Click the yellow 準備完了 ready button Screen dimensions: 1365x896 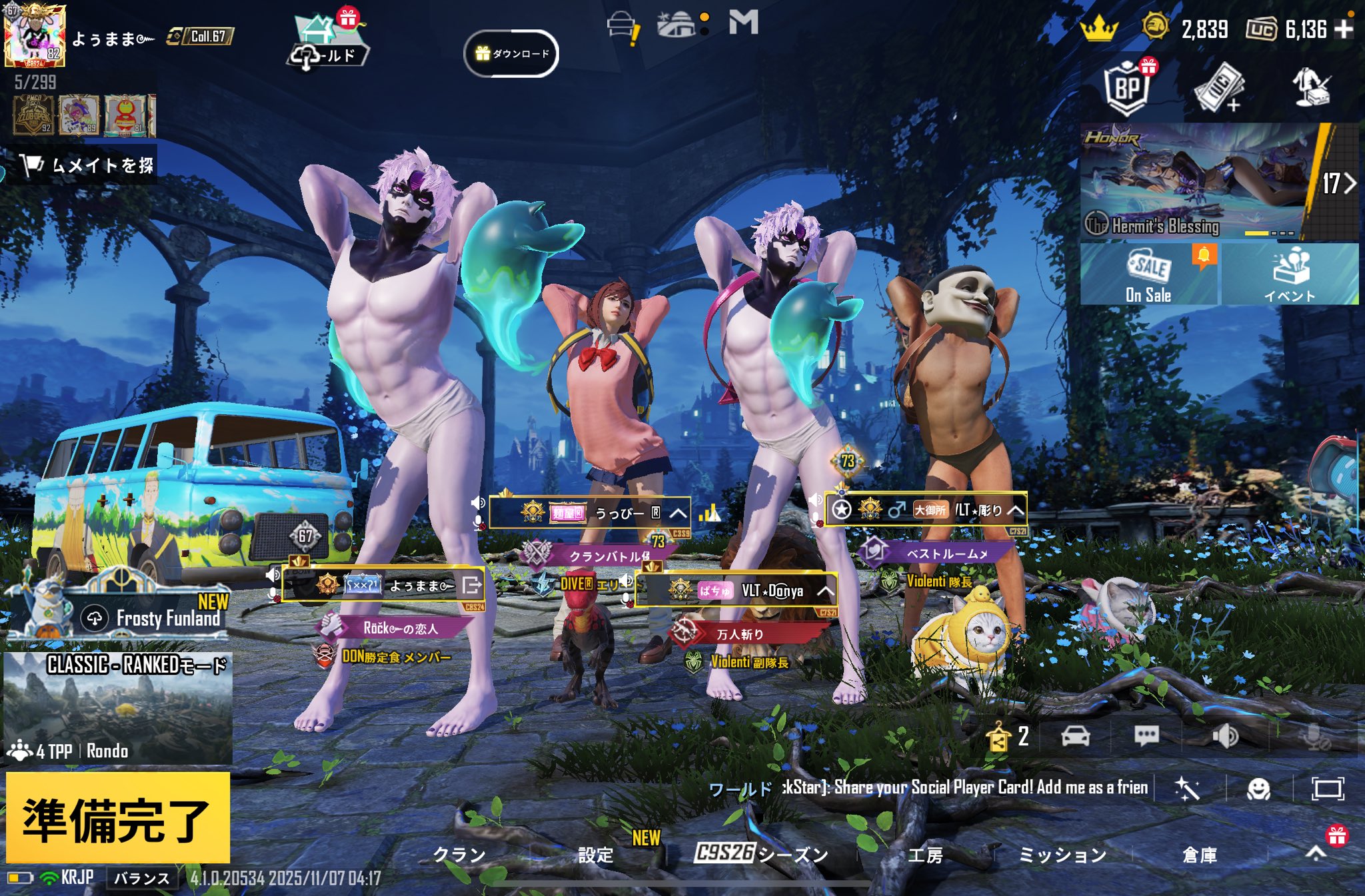pyautogui.click(x=118, y=818)
